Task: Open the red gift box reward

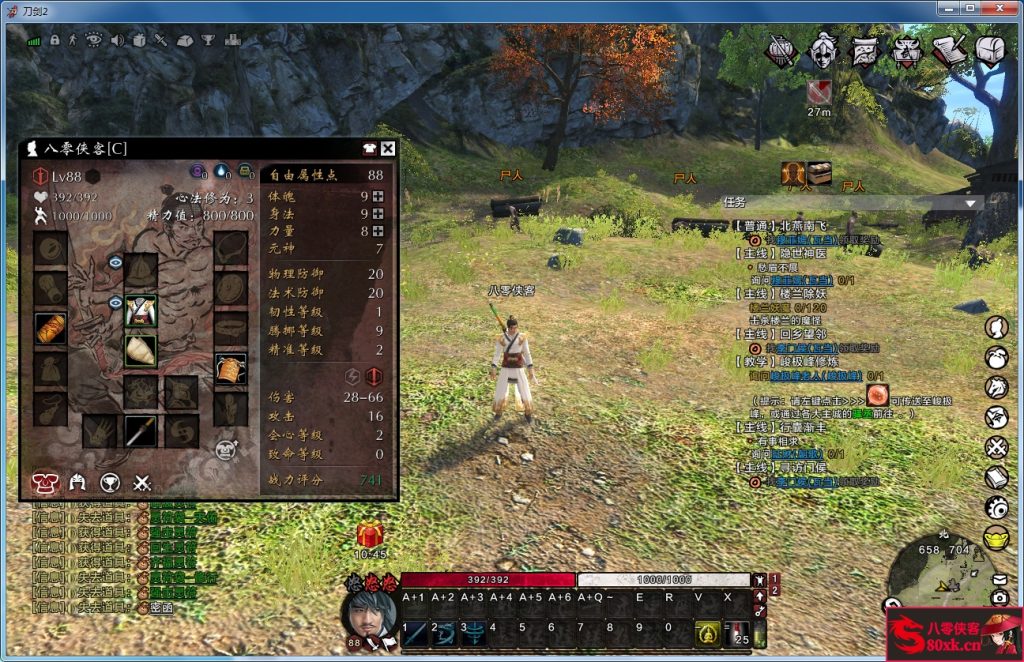Action: [370, 534]
